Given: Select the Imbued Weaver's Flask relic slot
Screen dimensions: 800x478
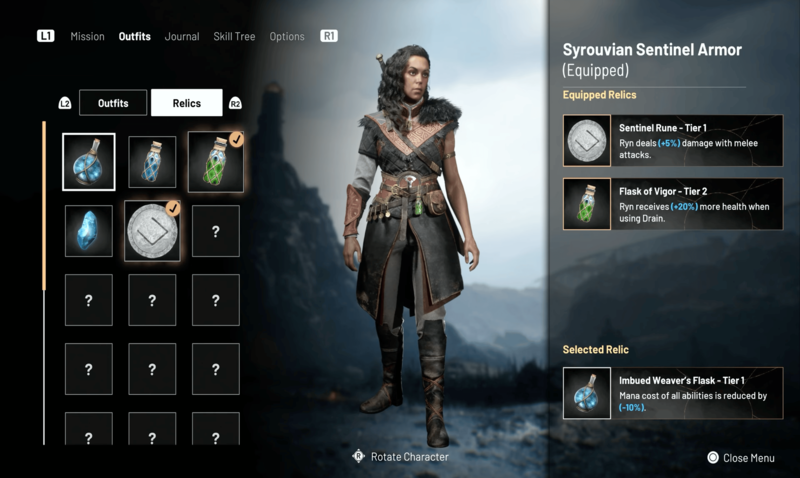Looking at the screenshot, I should coord(89,162).
